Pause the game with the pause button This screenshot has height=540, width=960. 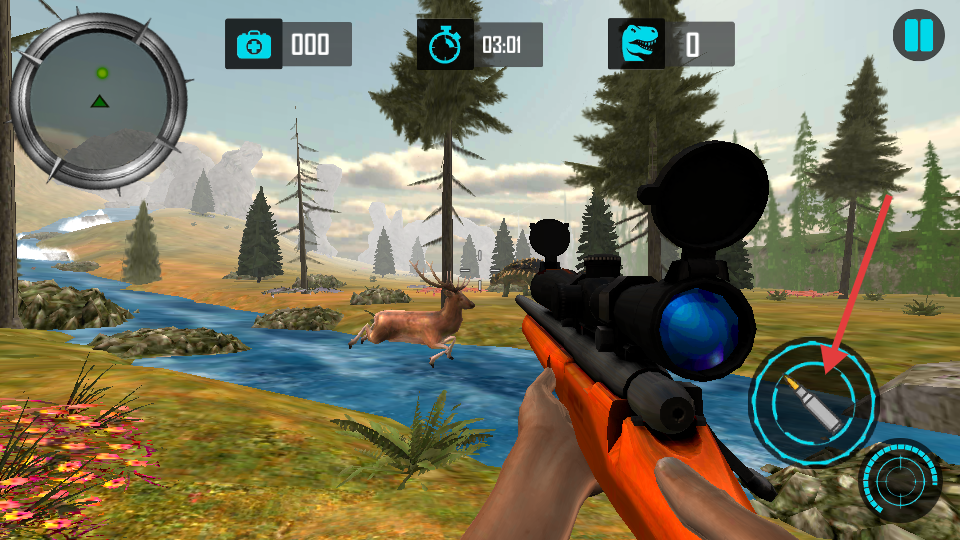point(918,37)
